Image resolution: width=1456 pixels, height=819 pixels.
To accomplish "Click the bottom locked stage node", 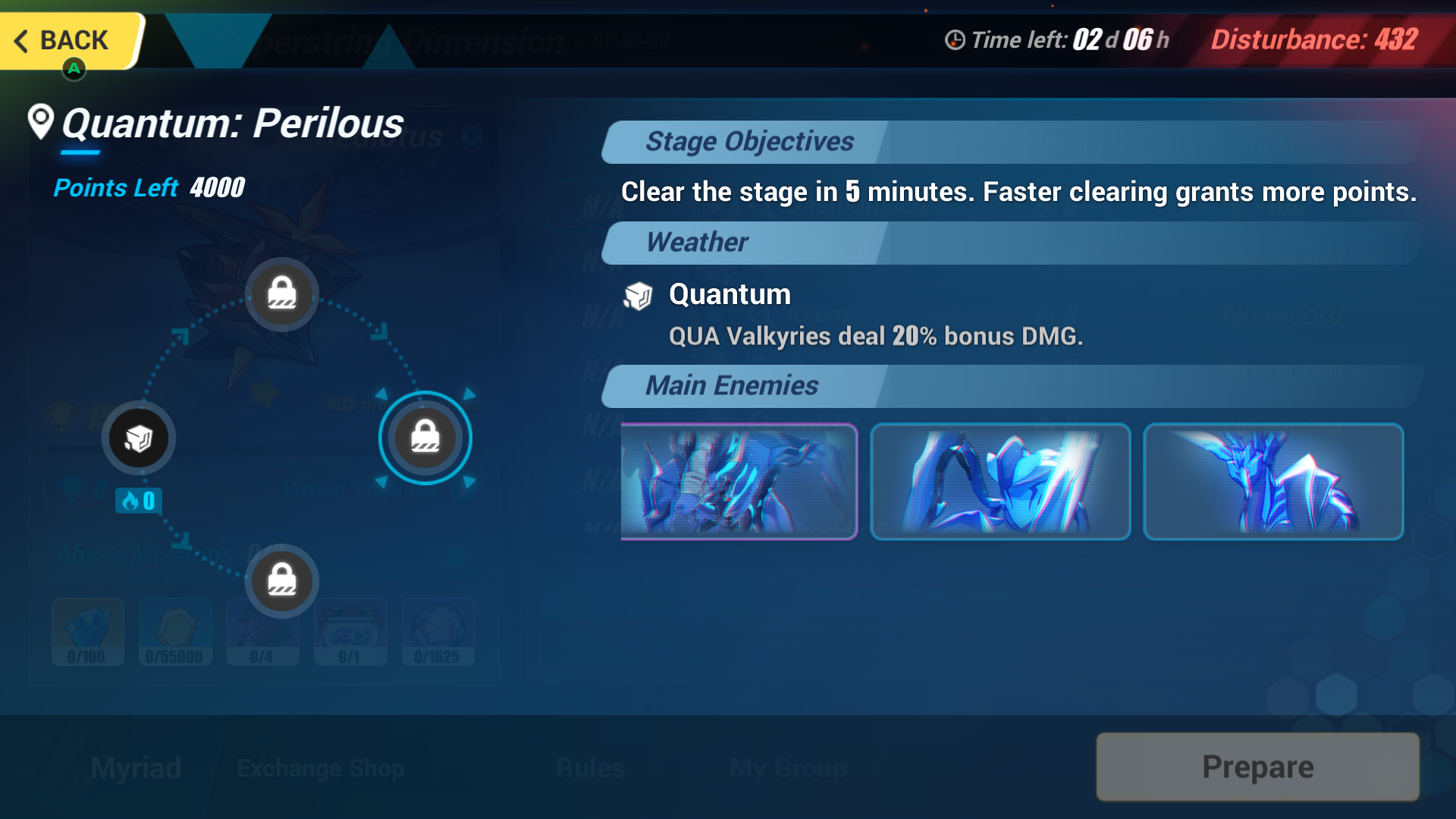I will click(281, 581).
